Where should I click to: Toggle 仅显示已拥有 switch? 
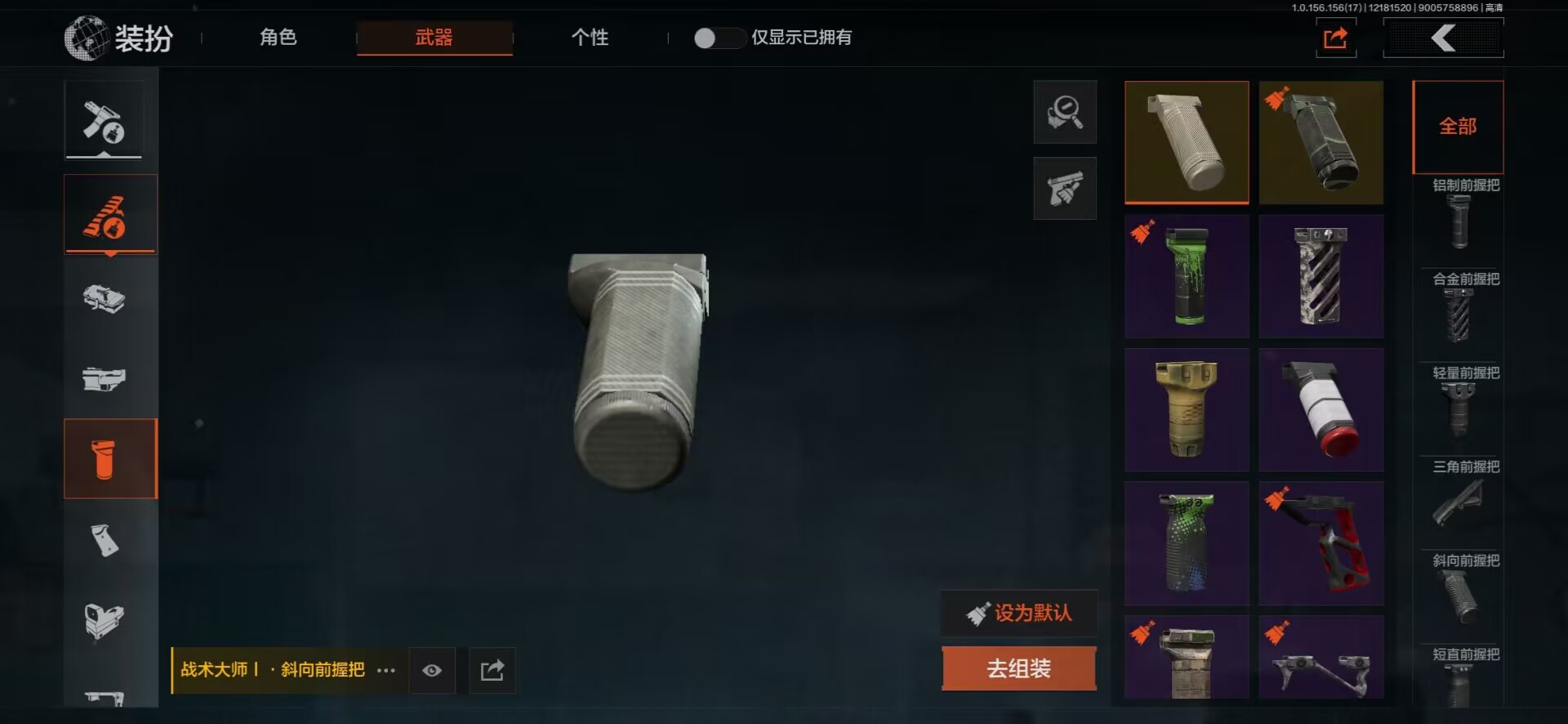click(x=718, y=38)
